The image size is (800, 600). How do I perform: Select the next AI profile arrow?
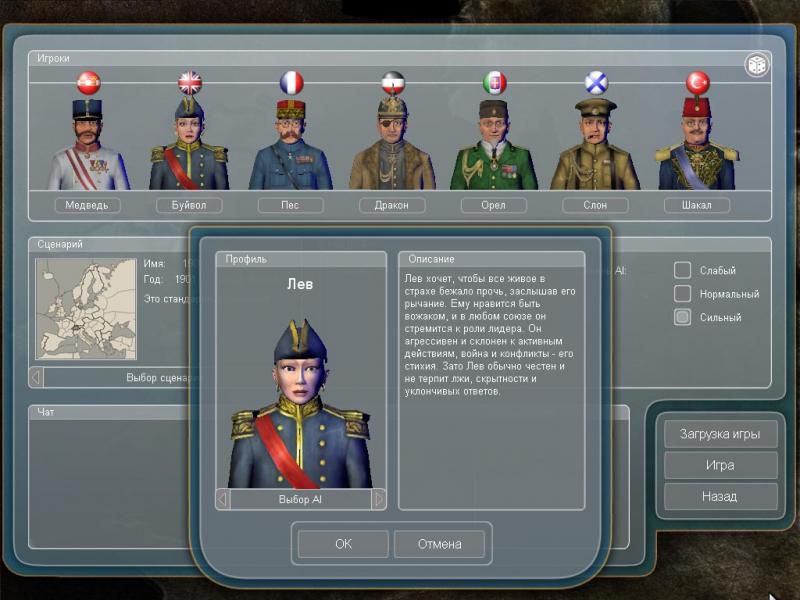[378, 499]
